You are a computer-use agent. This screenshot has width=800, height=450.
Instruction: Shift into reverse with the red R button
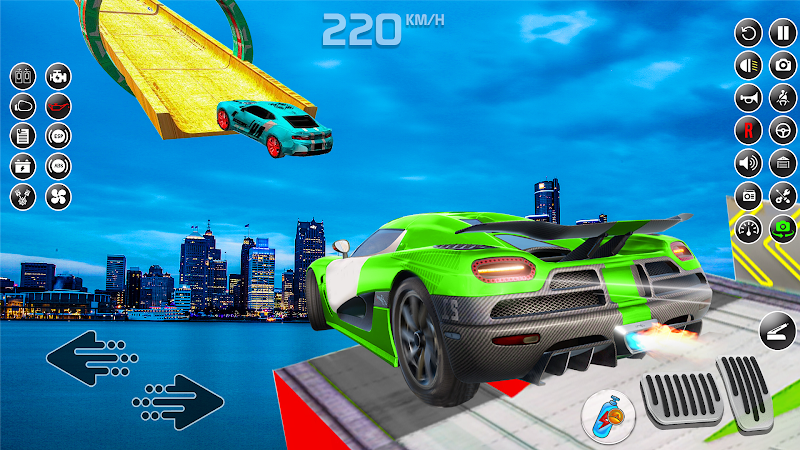[x=747, y=130]
